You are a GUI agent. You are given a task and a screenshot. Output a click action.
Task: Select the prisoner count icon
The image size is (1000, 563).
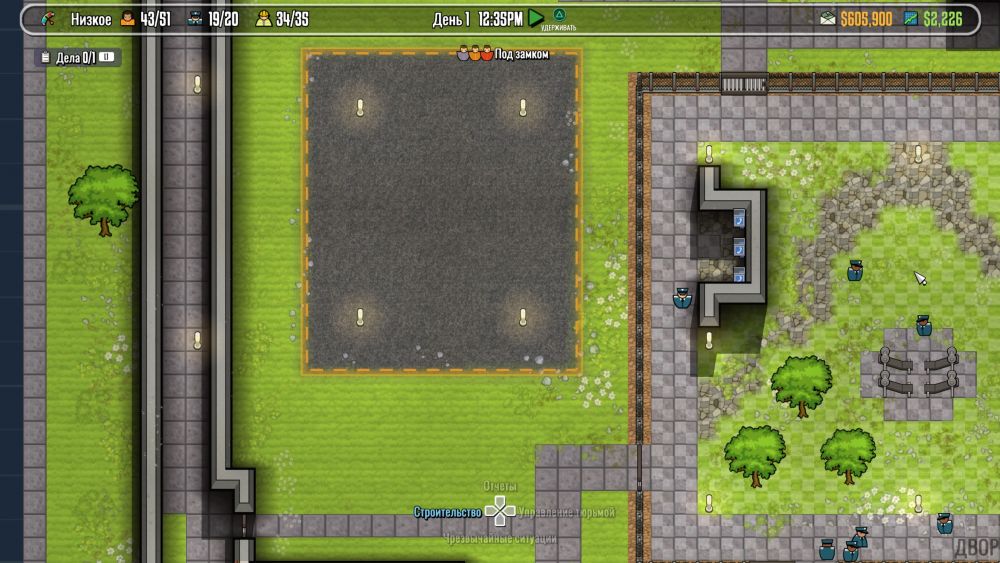127,18
